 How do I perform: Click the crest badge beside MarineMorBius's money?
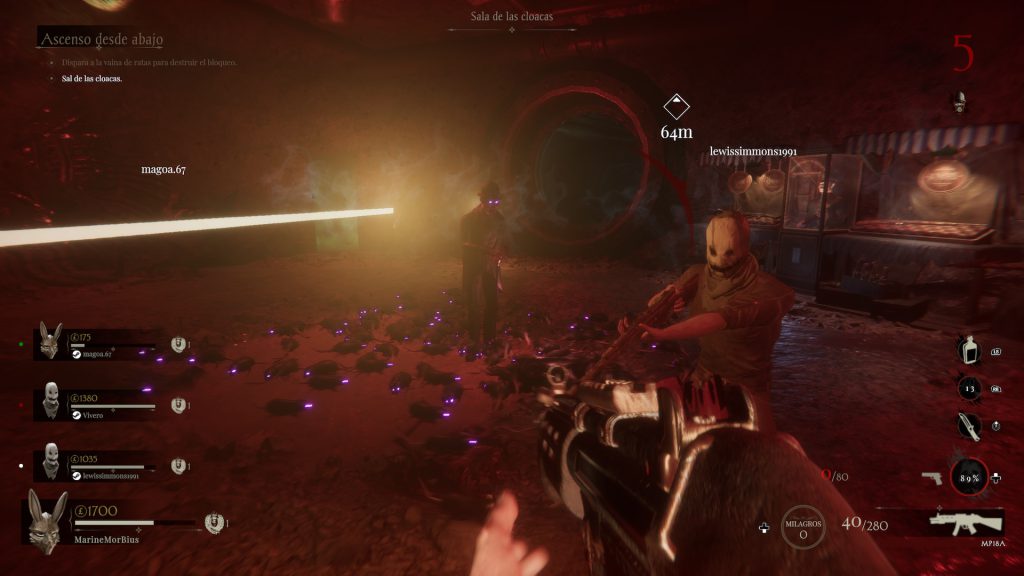pyautogui.click(x=211, y=522)
